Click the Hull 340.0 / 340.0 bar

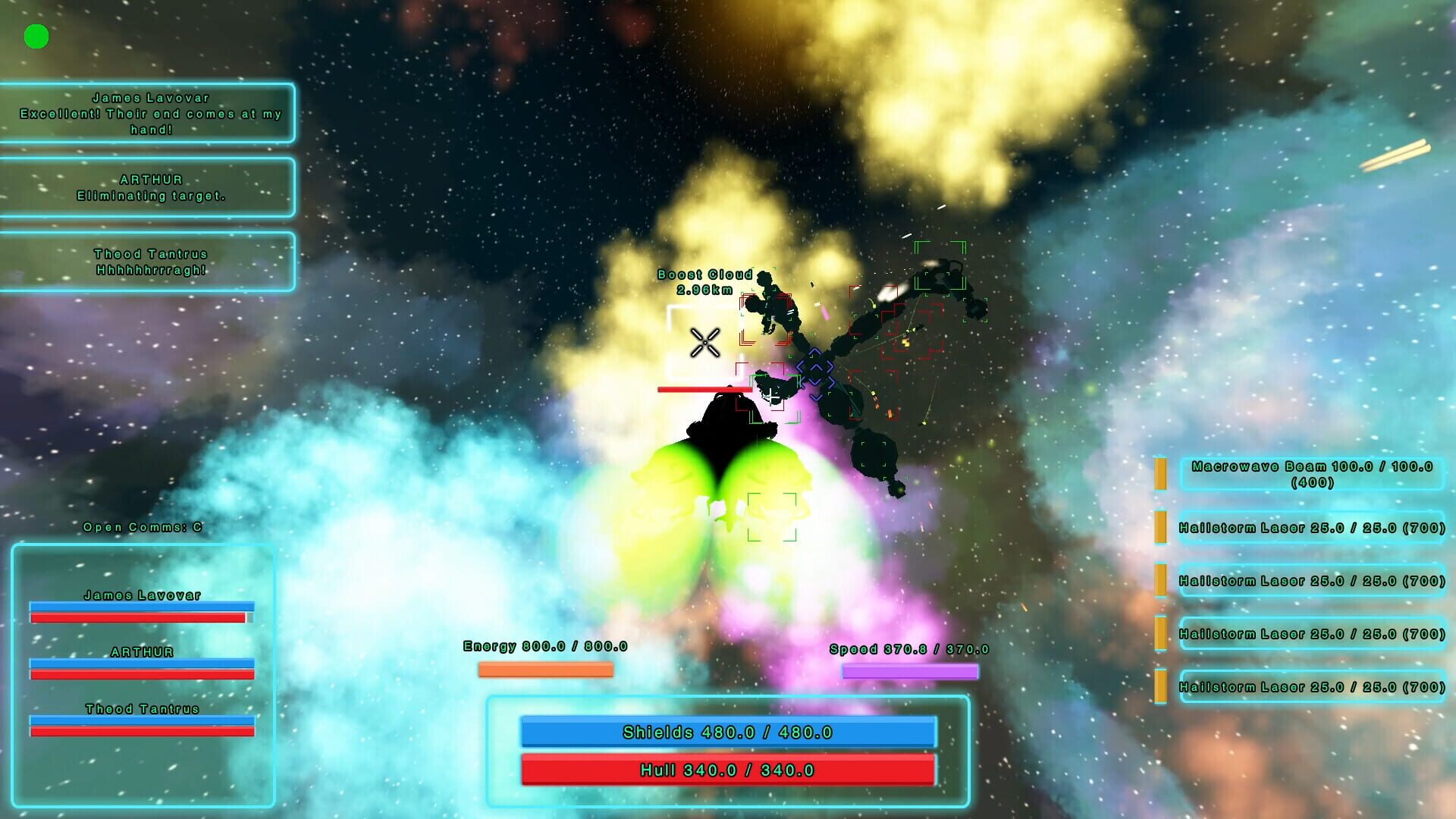pyautogui.click(x=728, y=770)
